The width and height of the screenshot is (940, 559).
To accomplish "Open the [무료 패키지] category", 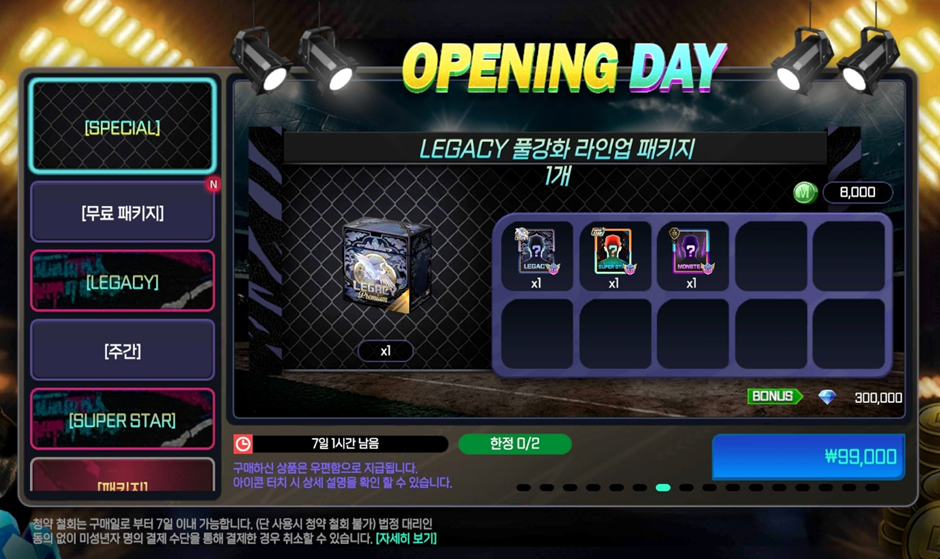I will 122,212.
